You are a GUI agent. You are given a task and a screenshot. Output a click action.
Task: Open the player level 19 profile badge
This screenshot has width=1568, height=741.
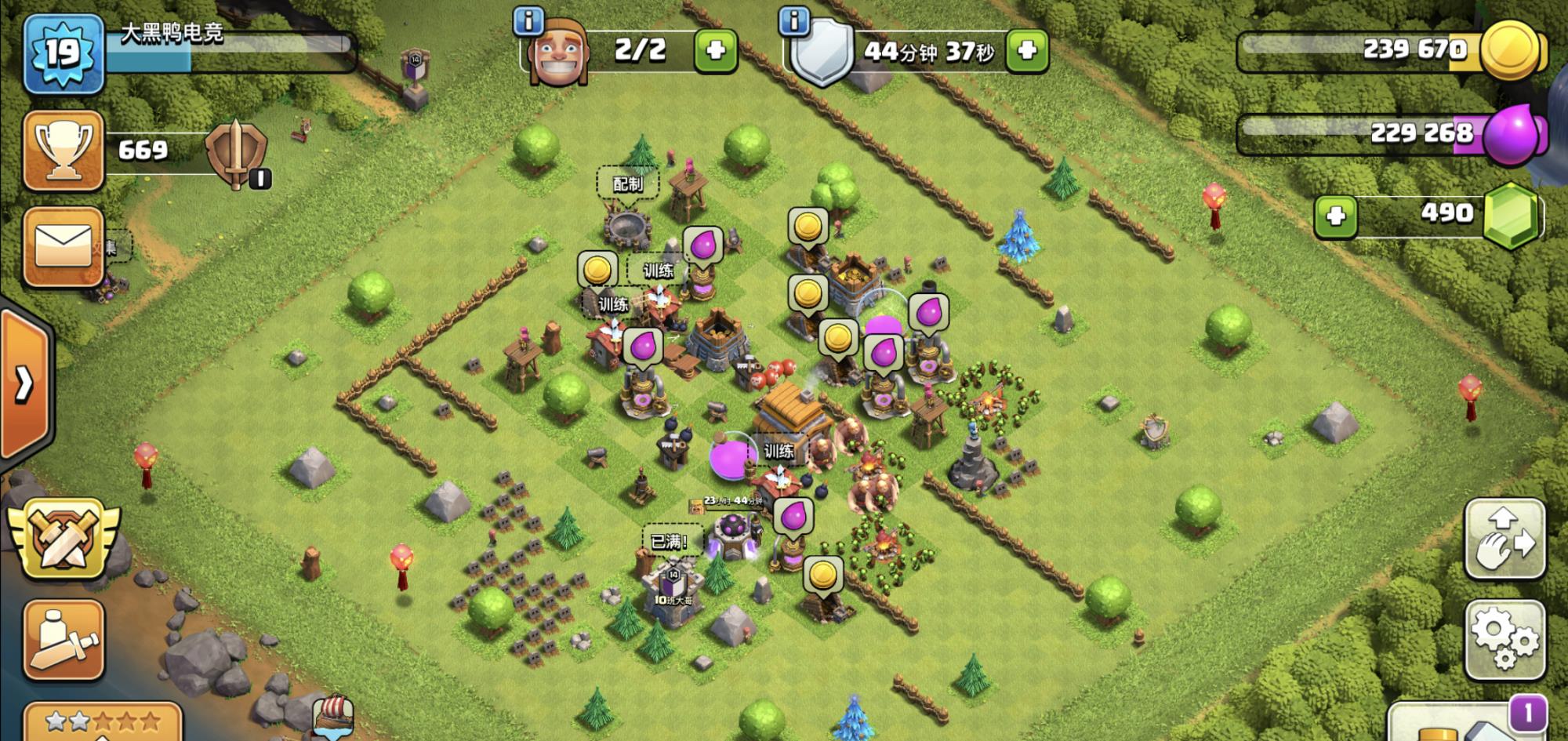coord(64,53)
